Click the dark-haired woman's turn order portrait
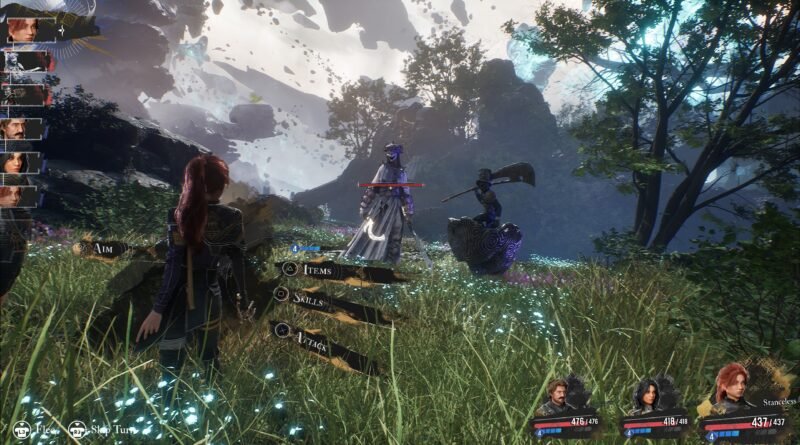800x445 pixels. pyautogui.click(x=22, y=162)
